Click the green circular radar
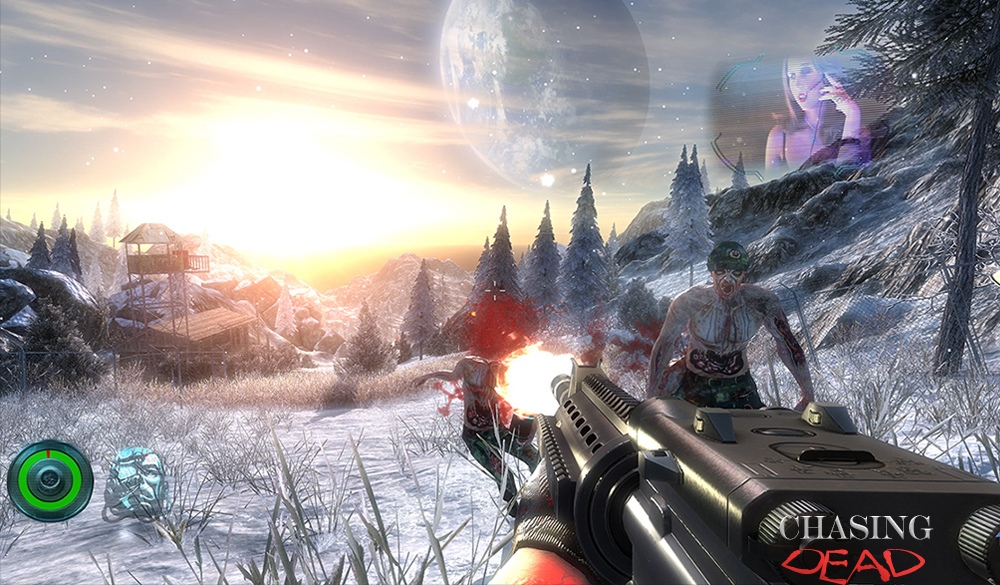1000x585 pixels. coord(50,481)
